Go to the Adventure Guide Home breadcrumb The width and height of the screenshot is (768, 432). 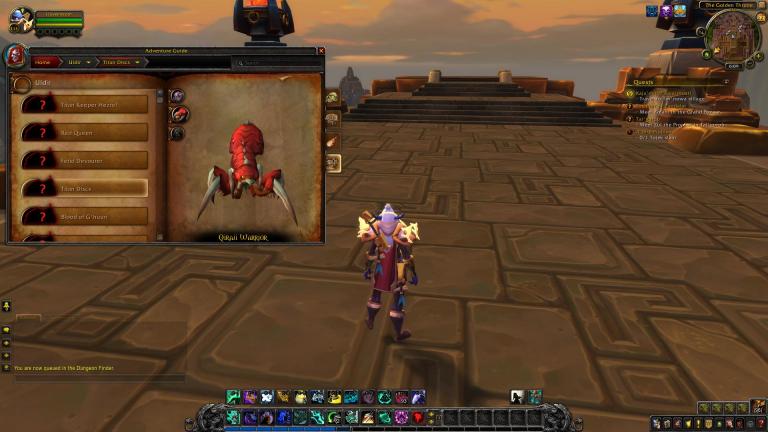point(43,62)
